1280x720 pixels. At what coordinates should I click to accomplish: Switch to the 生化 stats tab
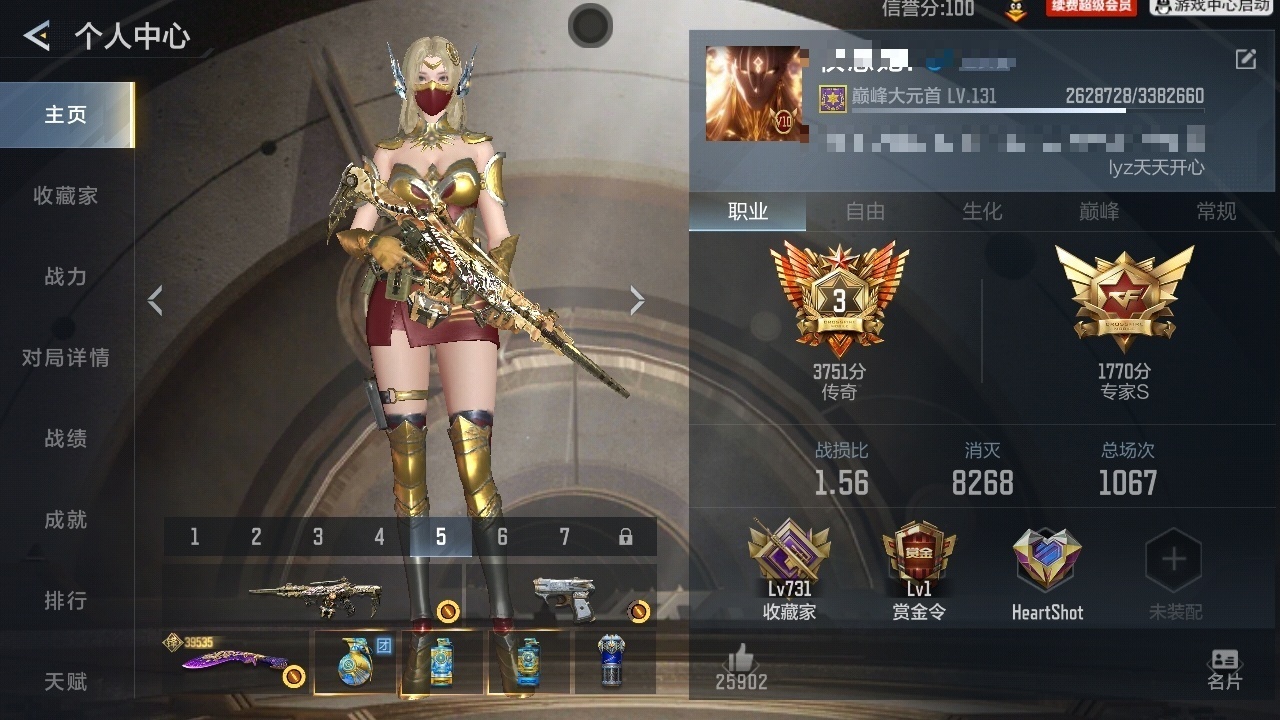point(982,211)
